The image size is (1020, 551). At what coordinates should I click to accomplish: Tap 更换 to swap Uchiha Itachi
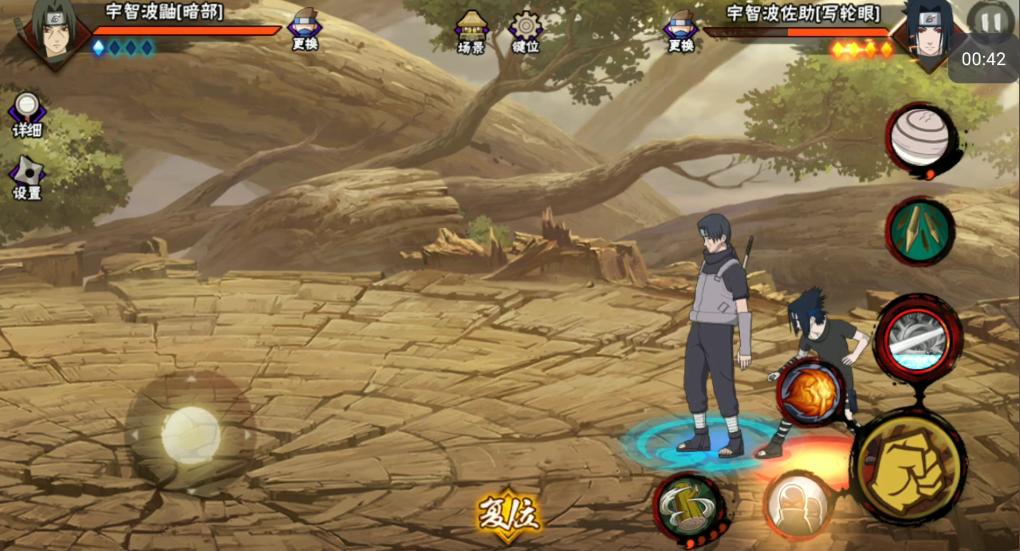pyautogui.click(x=304, y=30)
